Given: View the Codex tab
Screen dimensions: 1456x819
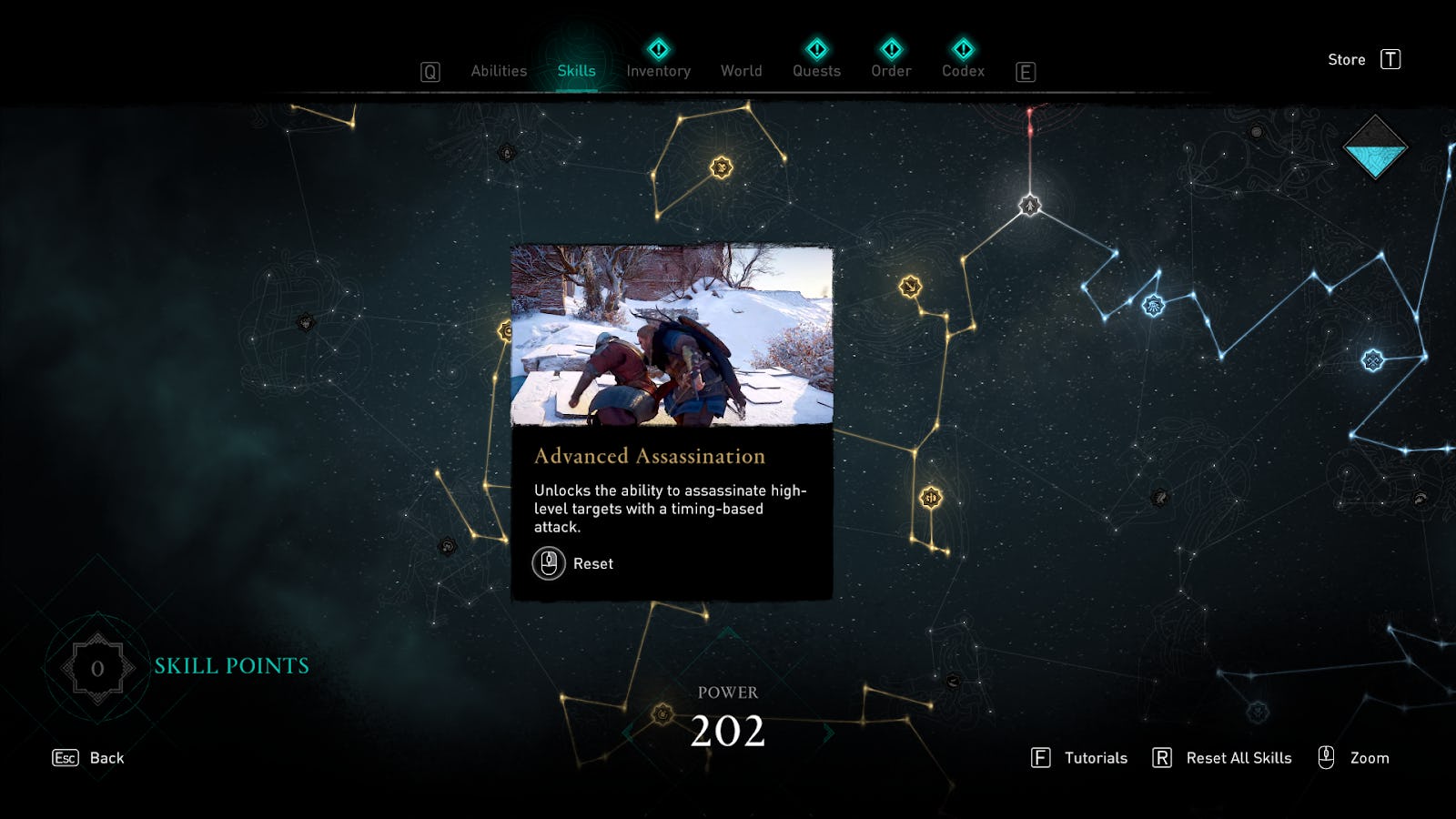Looking at the screenshot, I should click(965, 71).
